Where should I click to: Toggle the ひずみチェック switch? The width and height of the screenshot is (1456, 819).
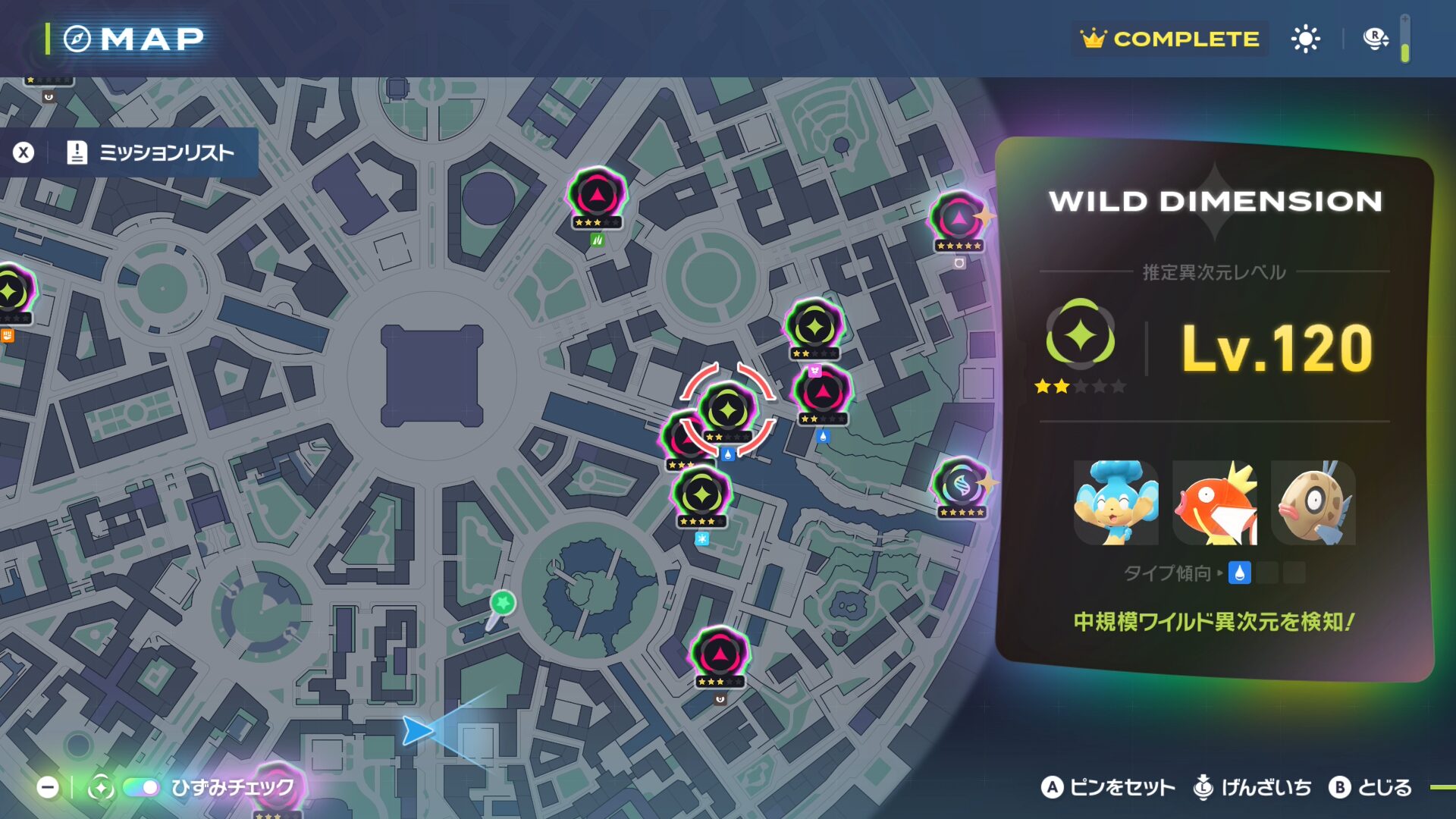tap(141, 788)
